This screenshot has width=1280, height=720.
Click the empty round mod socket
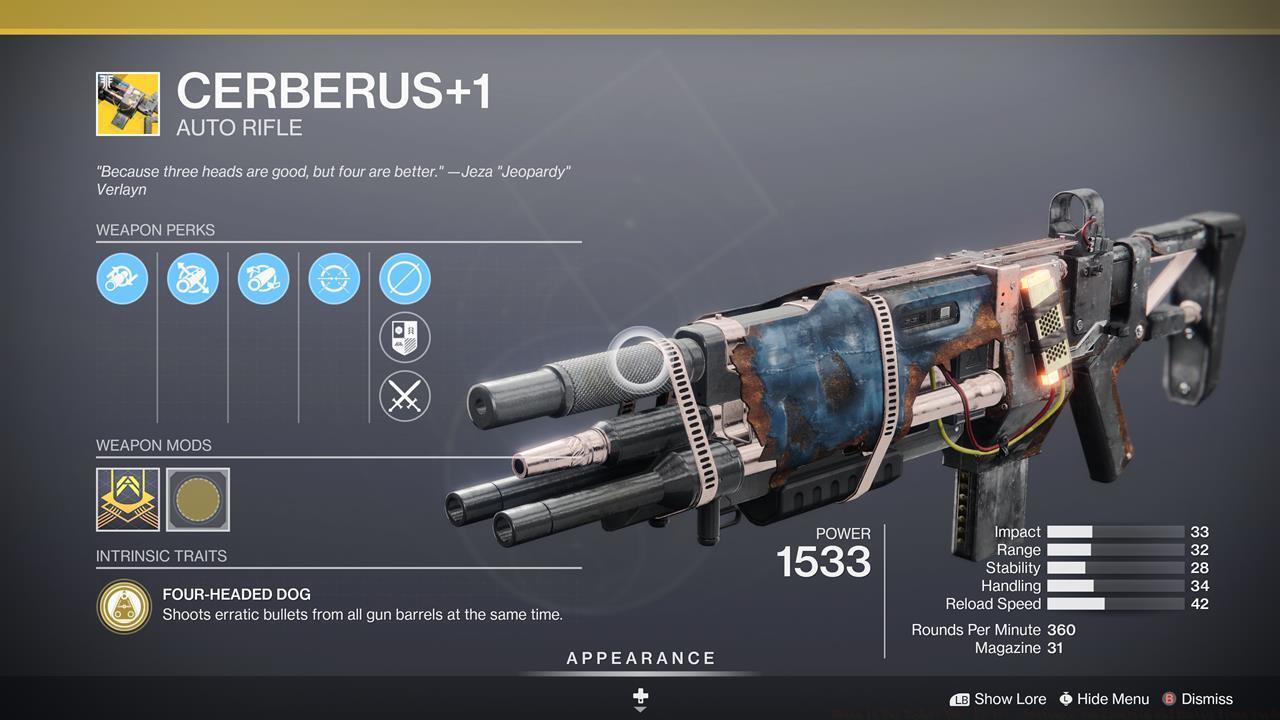[197, 499]
